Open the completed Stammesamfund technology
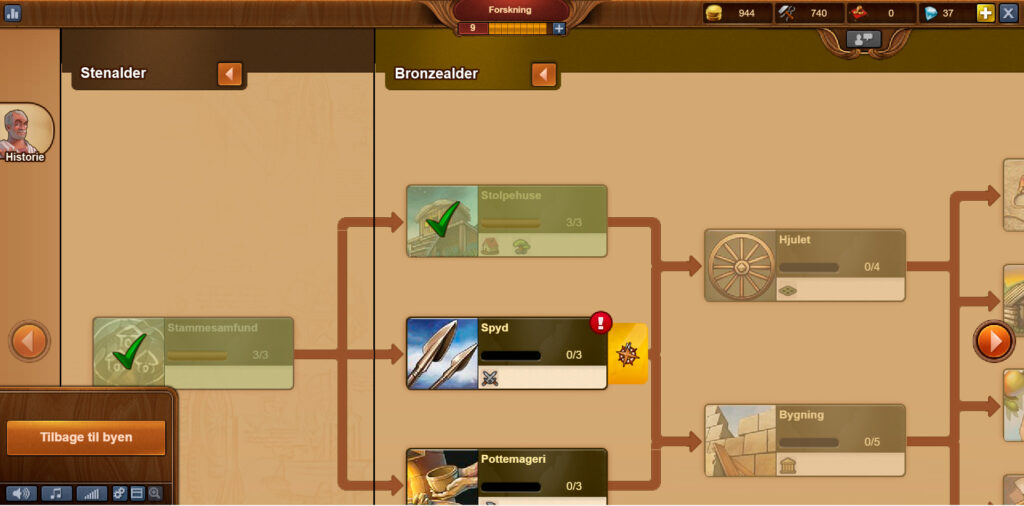Viewport: 1024px width, 506px height. pyautogui.click(x=193, y=353)
